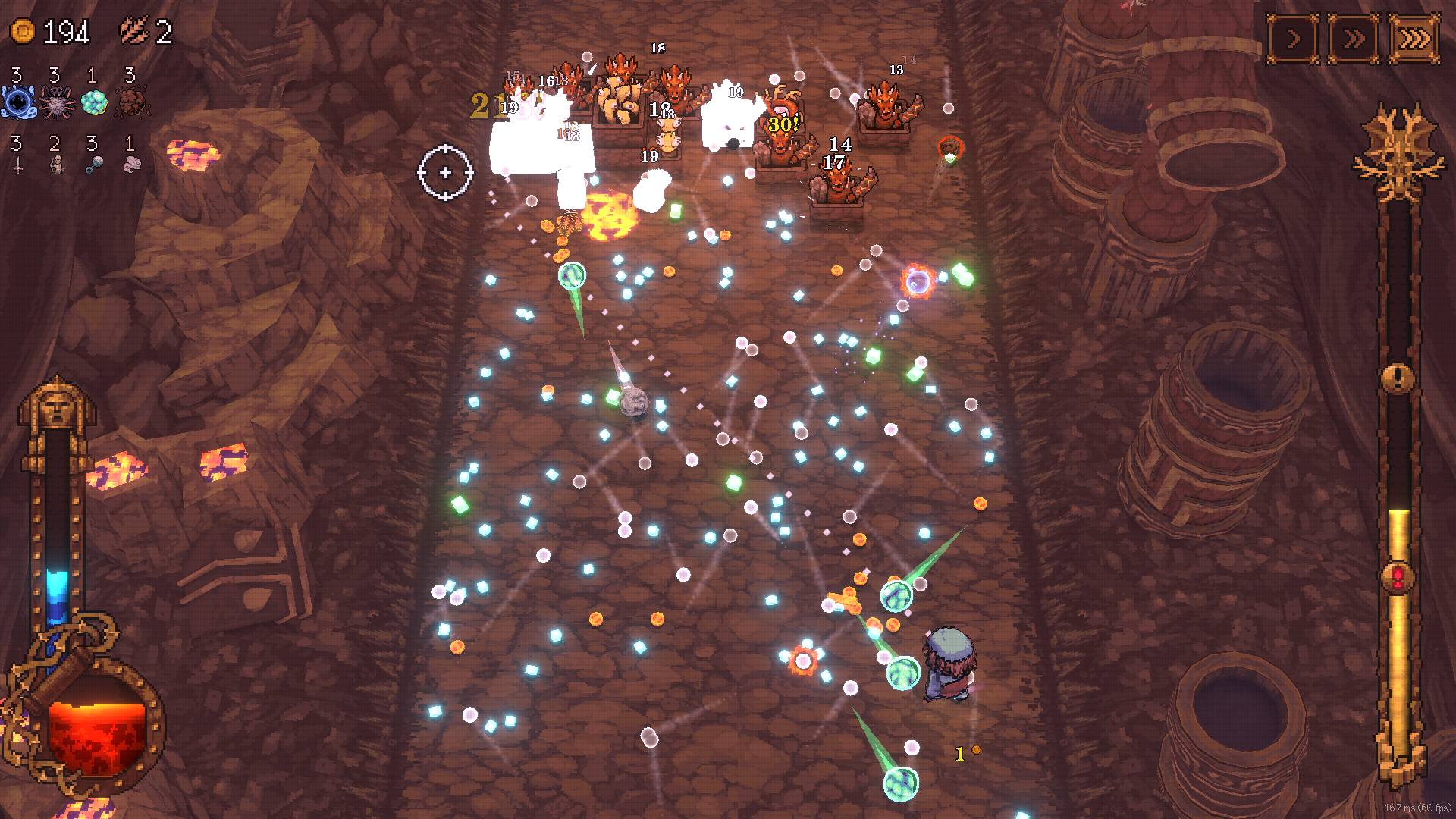The height and width of the screenshot is (819, 1456).
Task: Click the small sword passive icon
Action: coord(18,165)
